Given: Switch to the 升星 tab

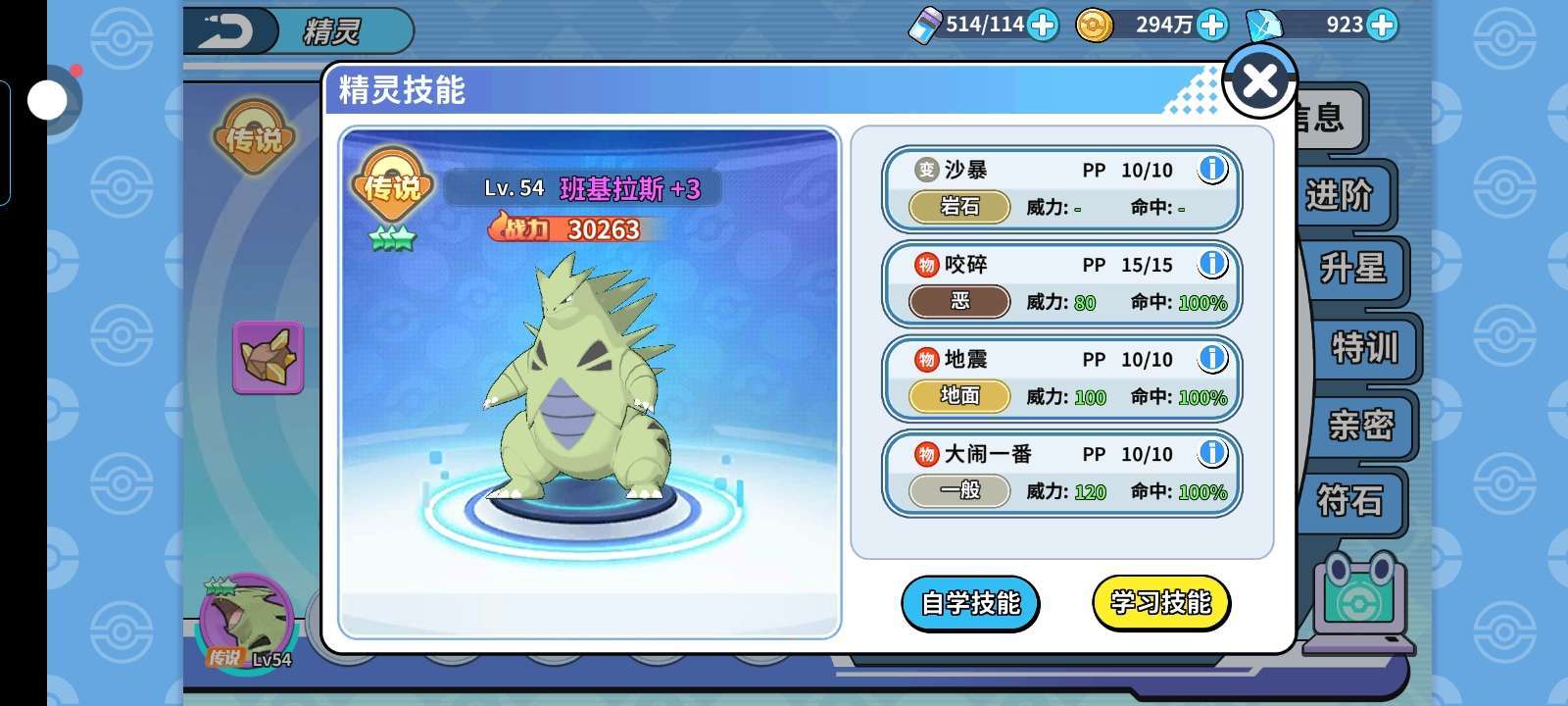Looking at the screenshot, I should (x=1353, y=270).
